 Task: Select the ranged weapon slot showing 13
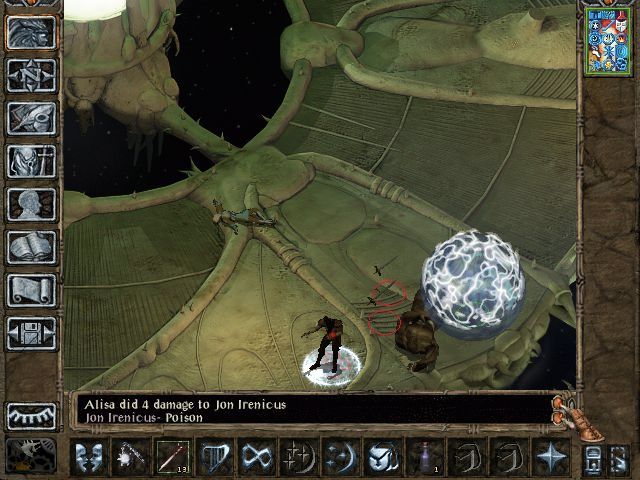[x=172, y=457]
